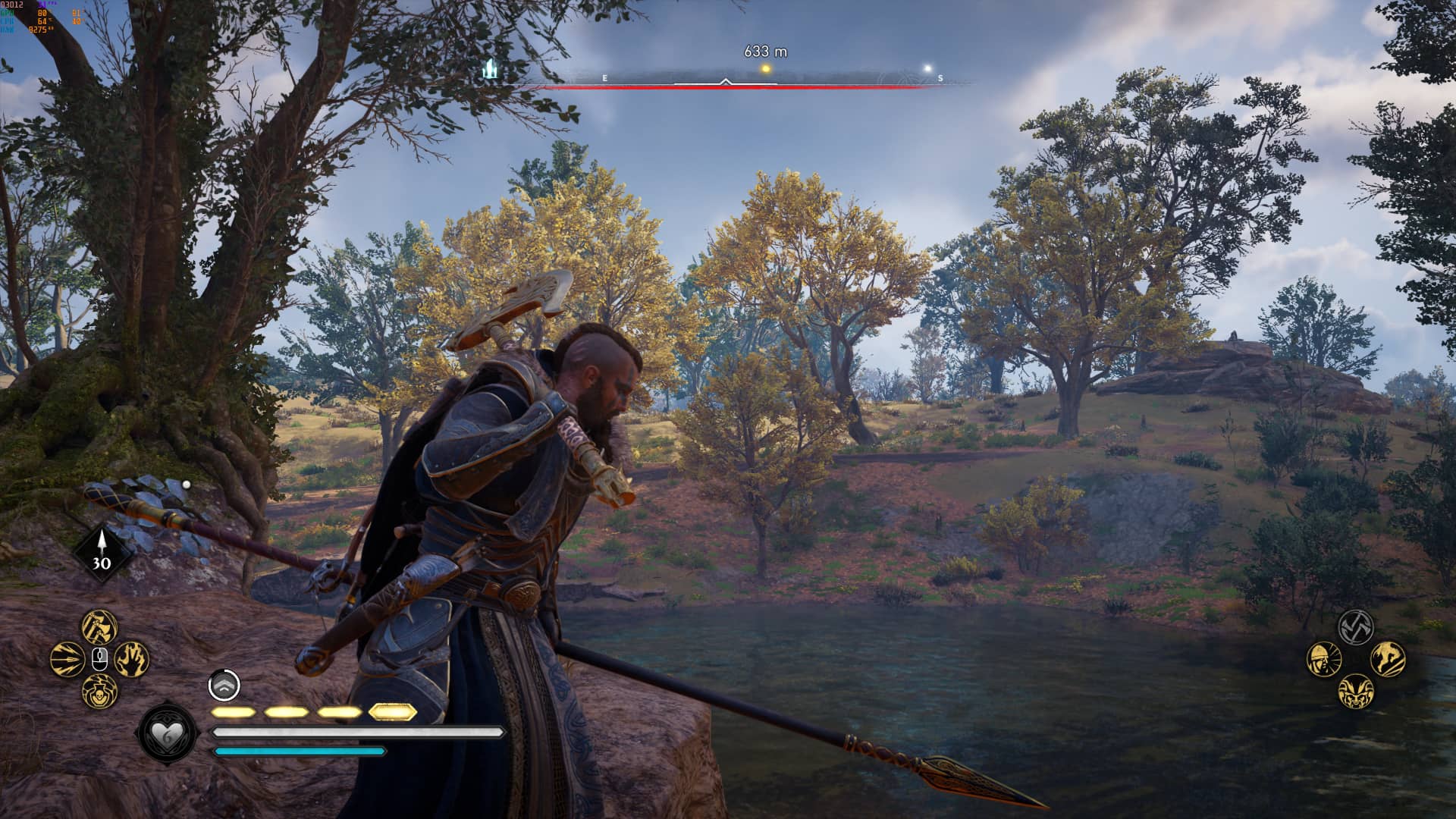This screenshot has width=1456, height=819.
Task: Activate the twin axes ranged ability
Action: [x=99, y=626]
